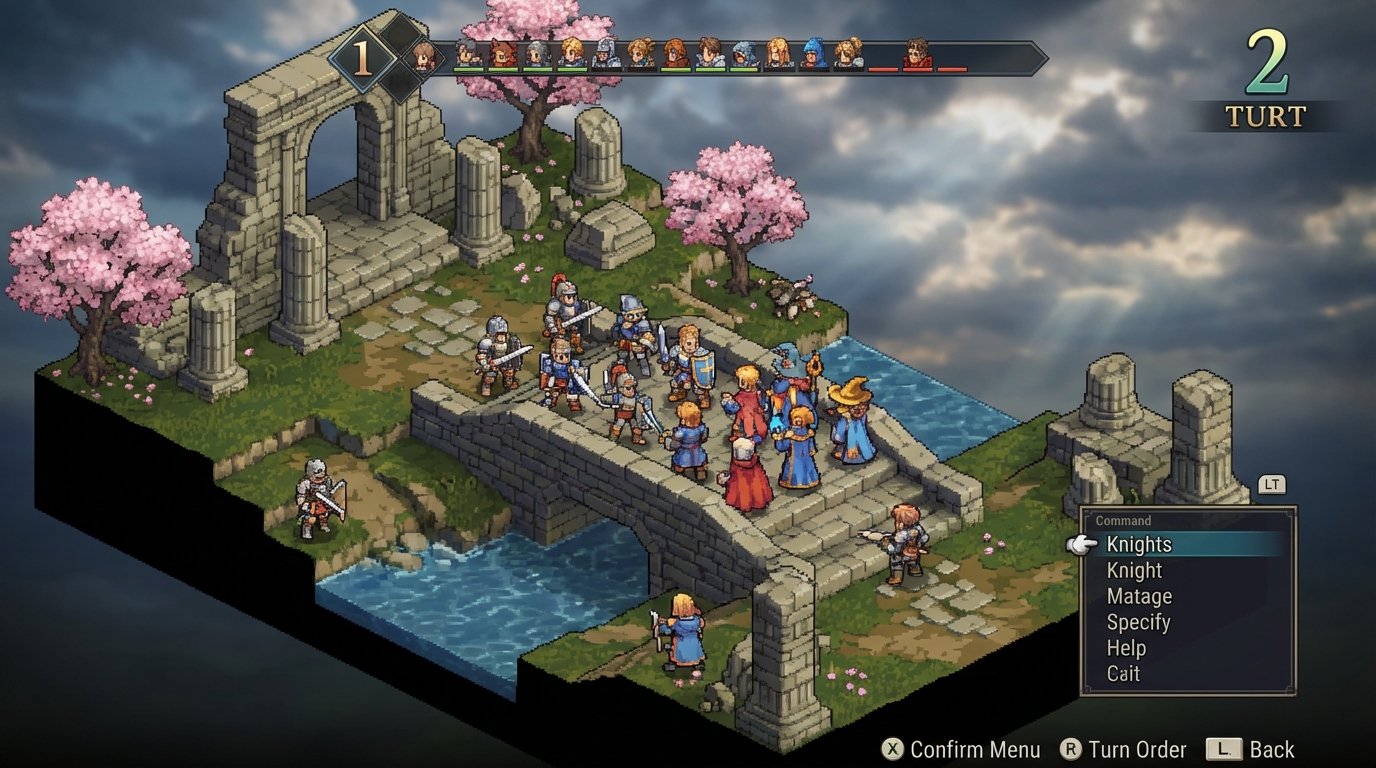Select Cait at the bottom of the Command menu

pos(1122,674)
